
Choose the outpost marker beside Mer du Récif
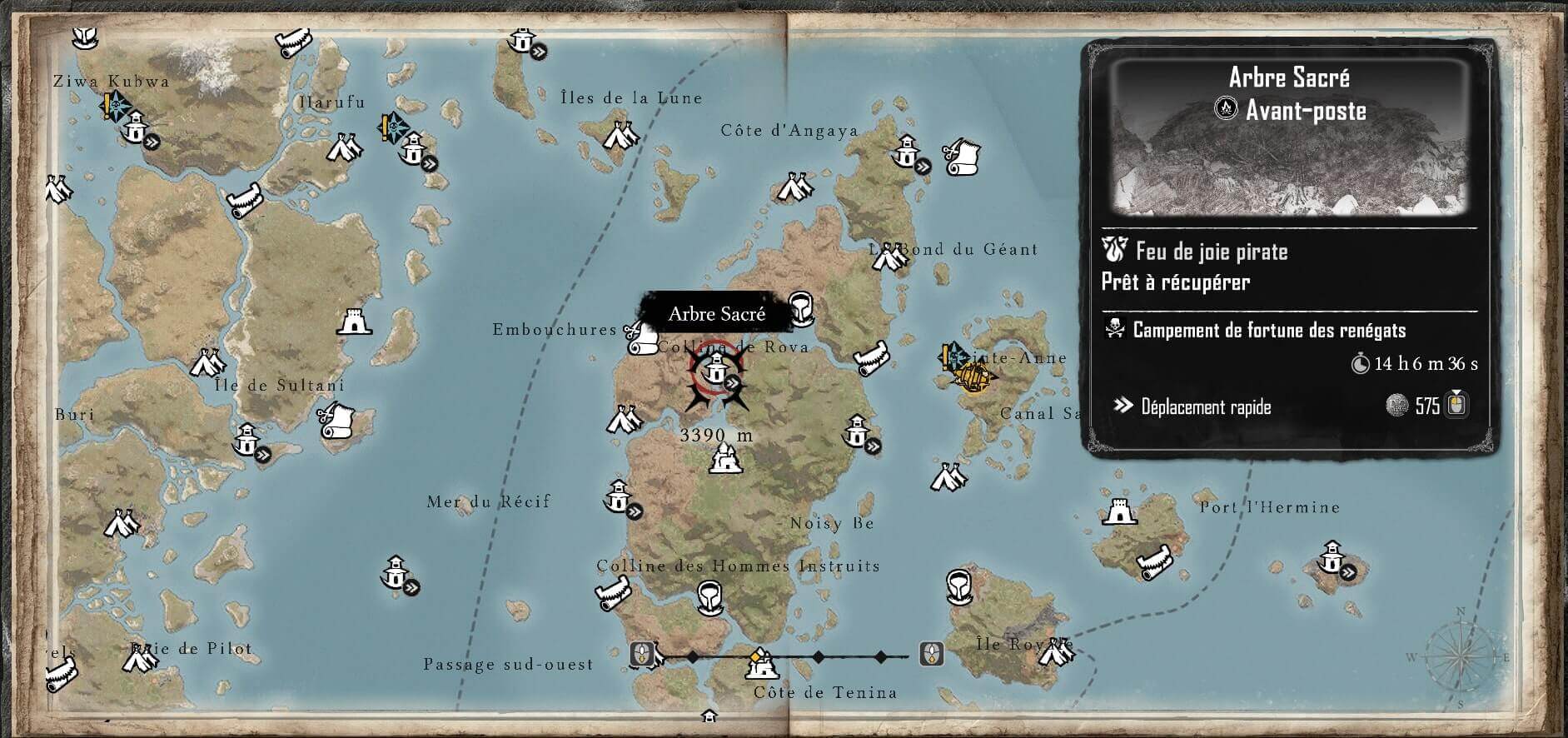pos(618,497)
